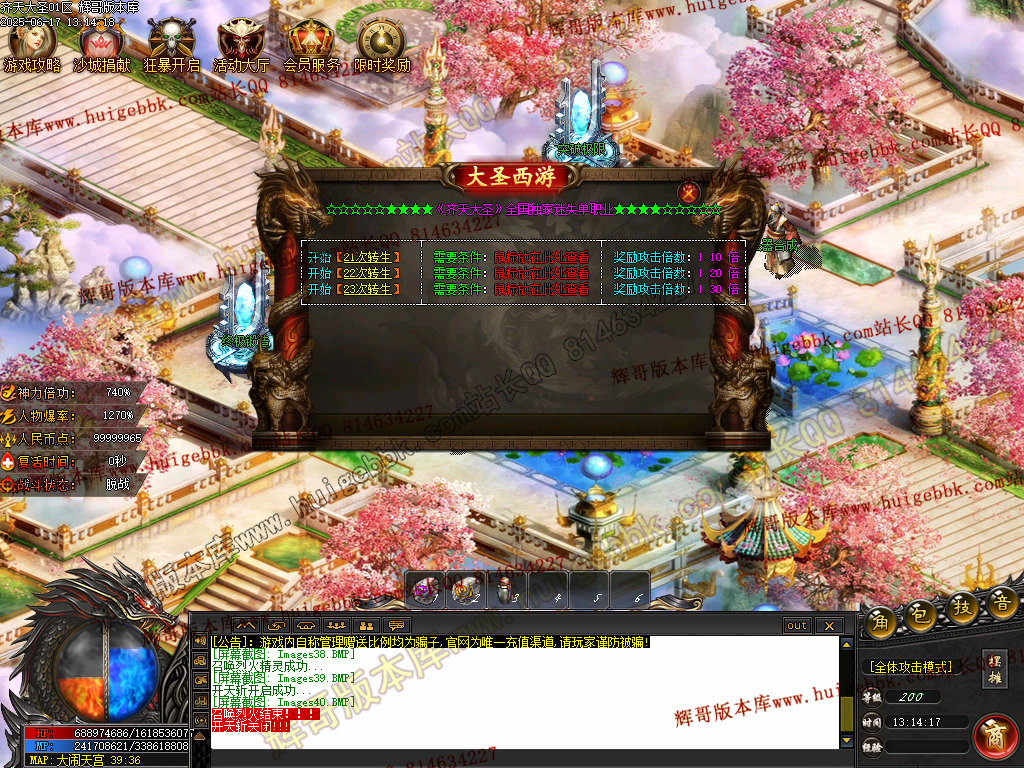Image resolution: width=1024 pixels, height=768 pixels.
Task: Open the 沙城捐献 donation menu
Action: coord(101,45)
